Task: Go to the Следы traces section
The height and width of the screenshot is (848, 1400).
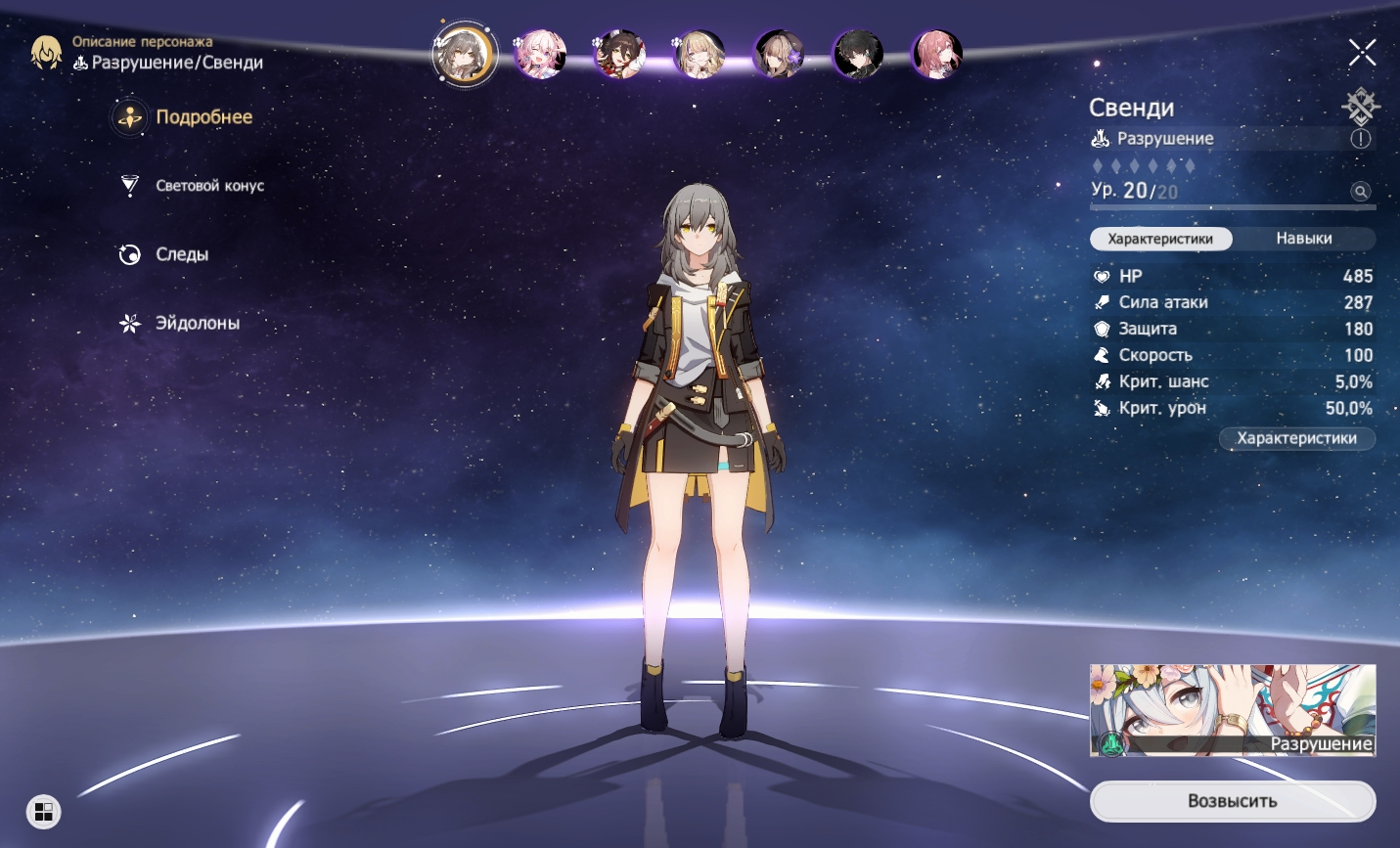Action: (181, 254)
